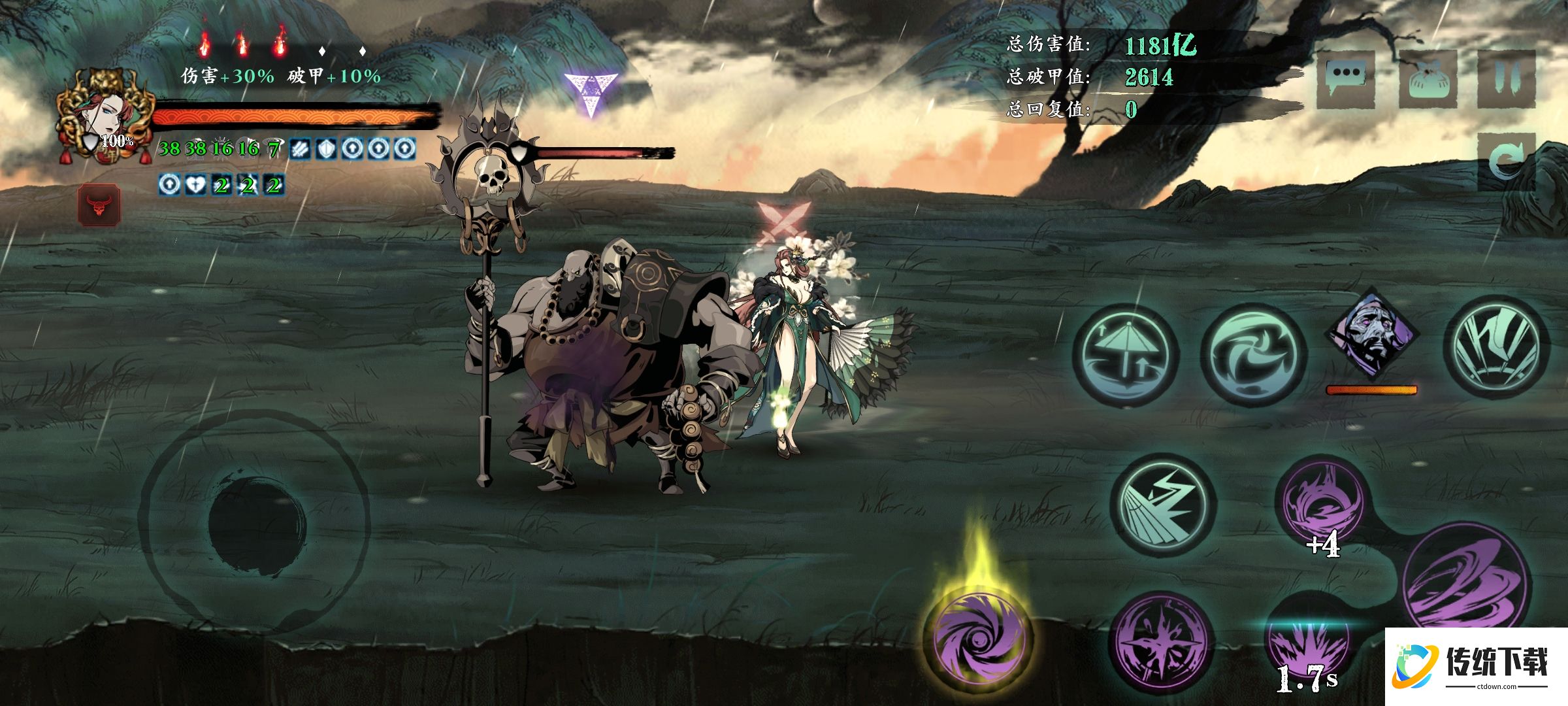Open the pouch bag icon
Image resolution: width=1568 pixels, height=706 pixels.
(1428, 80)
